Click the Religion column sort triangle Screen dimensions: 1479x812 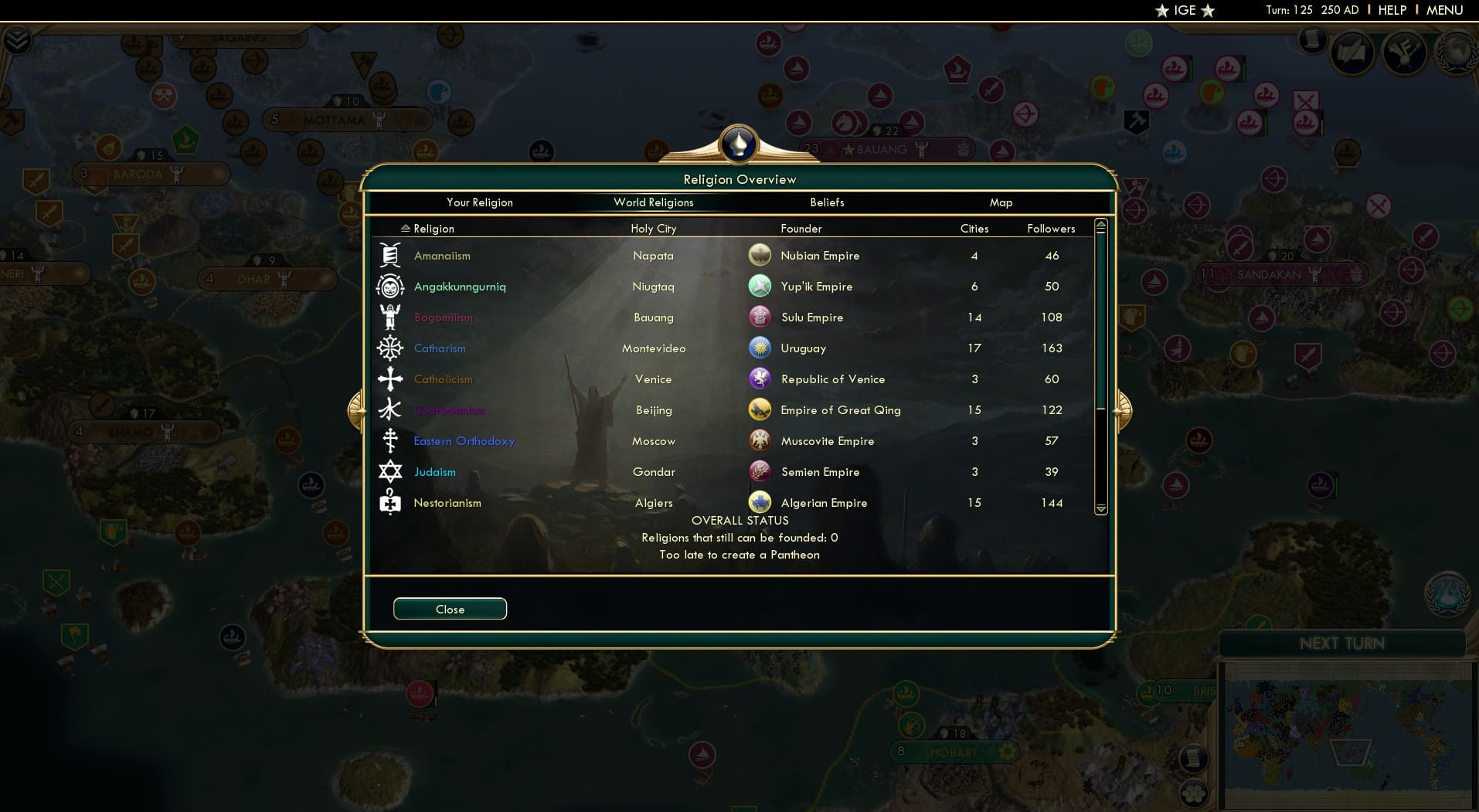[x=407, y=227]
